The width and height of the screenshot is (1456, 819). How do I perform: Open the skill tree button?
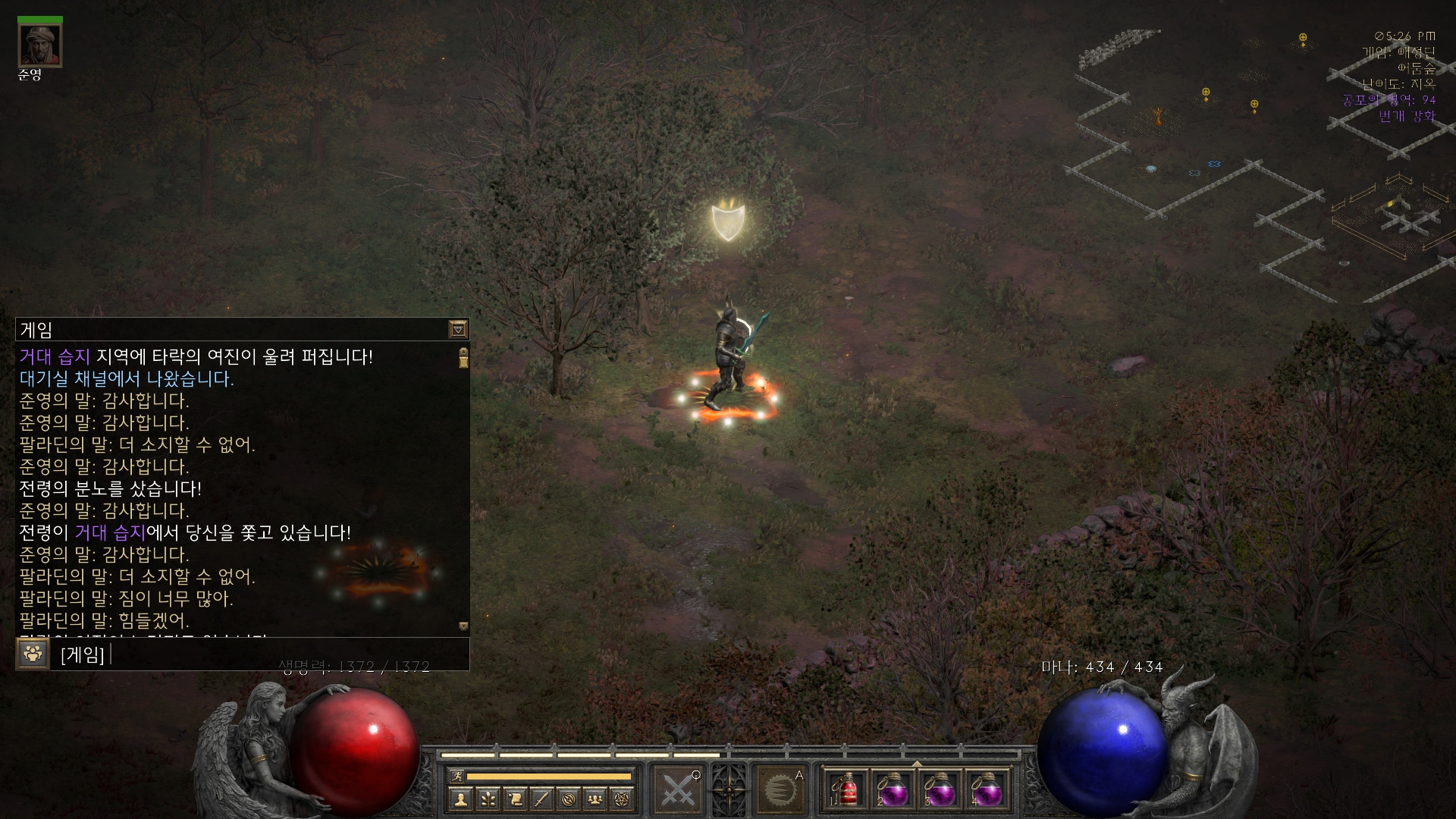[488, 799]
